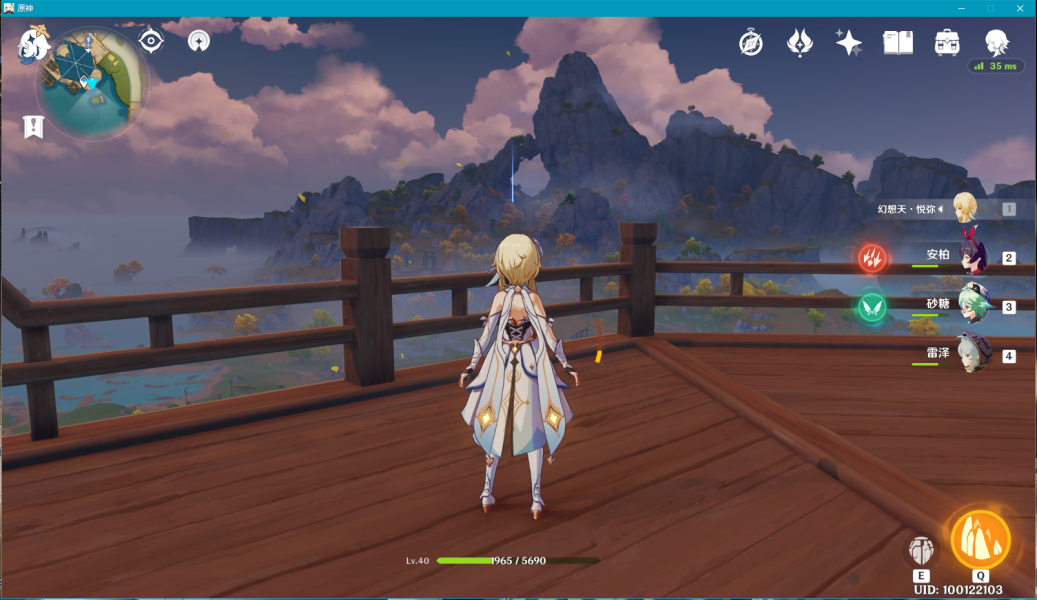Use 砂糖's green elemental burst icon

[x=872, y=306]
